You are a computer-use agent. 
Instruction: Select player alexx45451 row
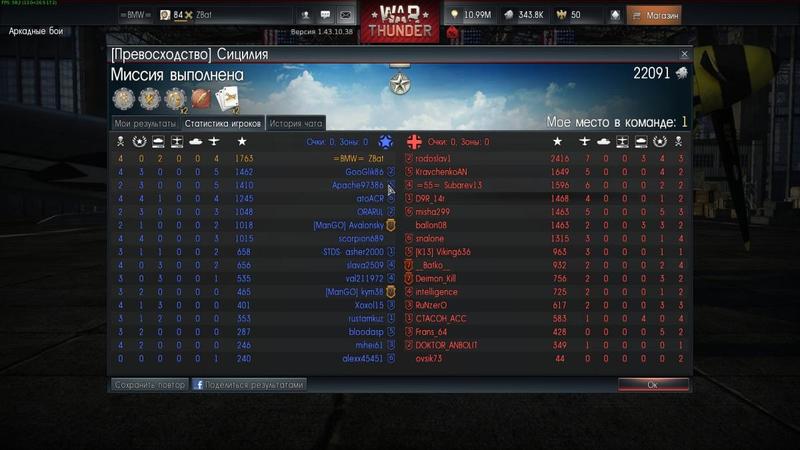pos(362,358)
